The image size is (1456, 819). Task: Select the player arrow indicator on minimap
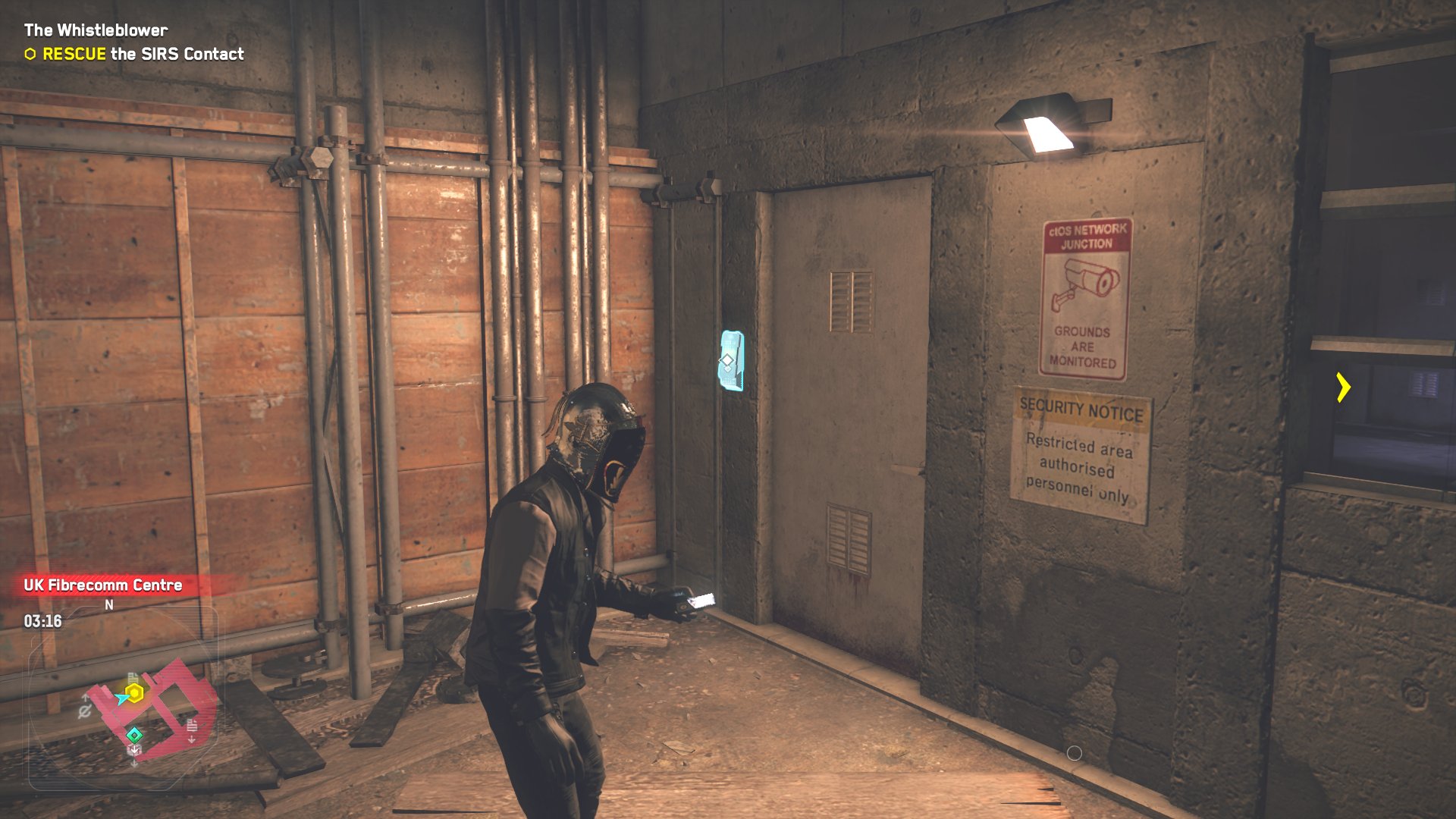(x=121, y=698)
